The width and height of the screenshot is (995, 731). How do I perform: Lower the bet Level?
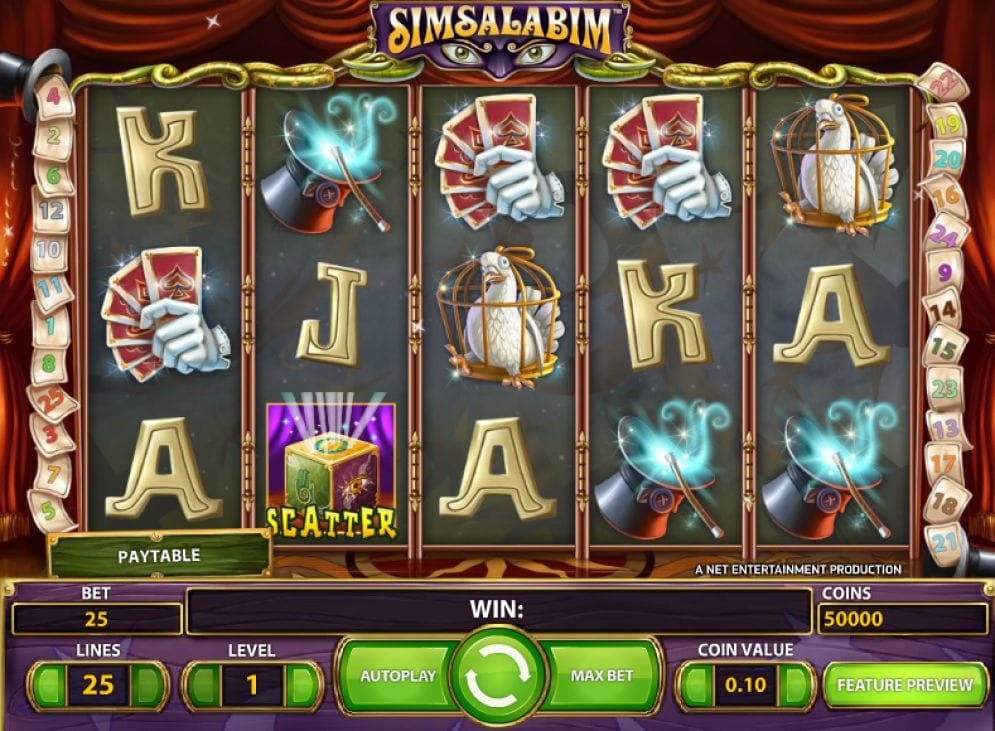[x=200, y=687]
